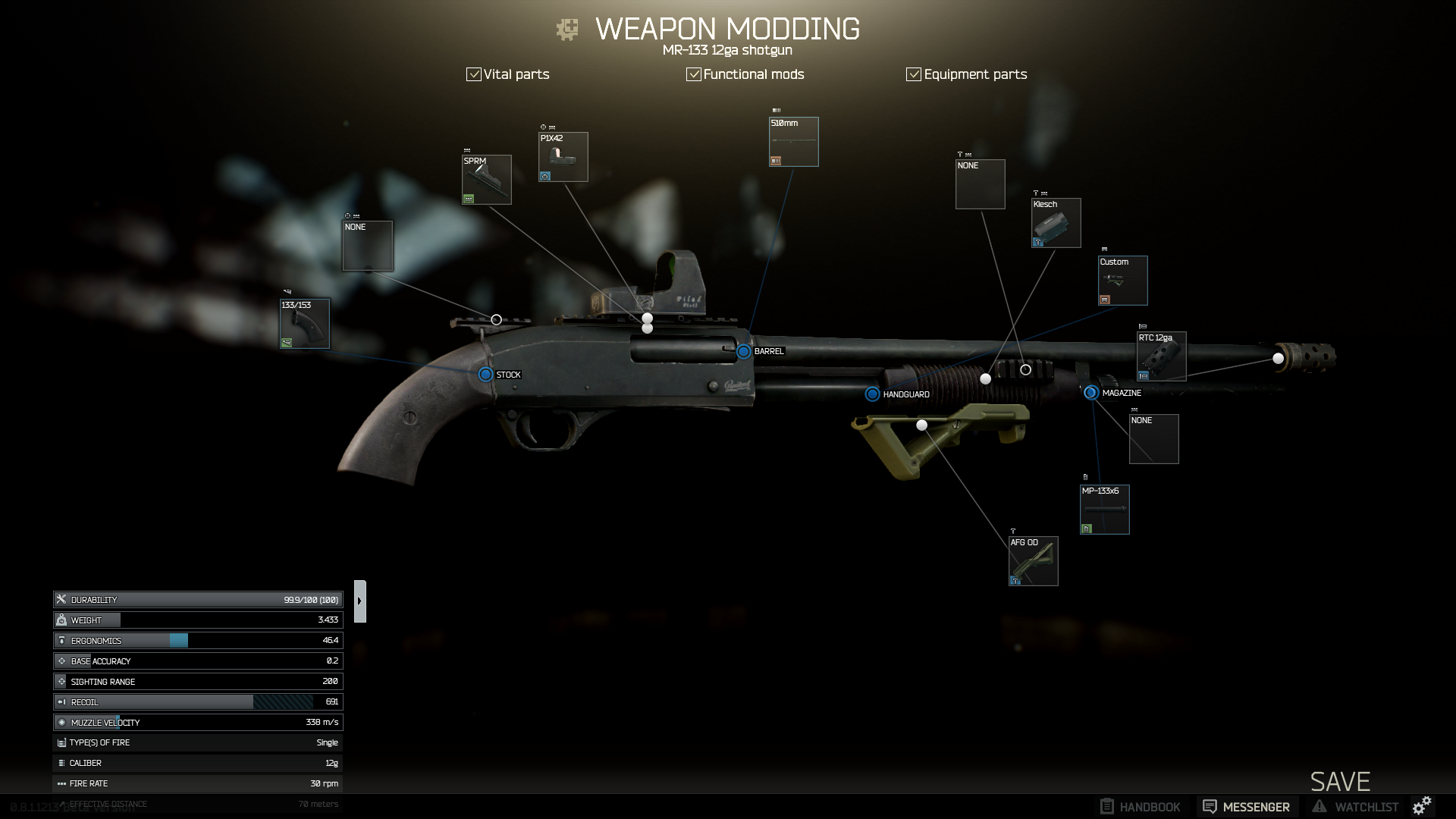Select the SPRM rail mount slot
1456x819 pixels.
(487, 180)
